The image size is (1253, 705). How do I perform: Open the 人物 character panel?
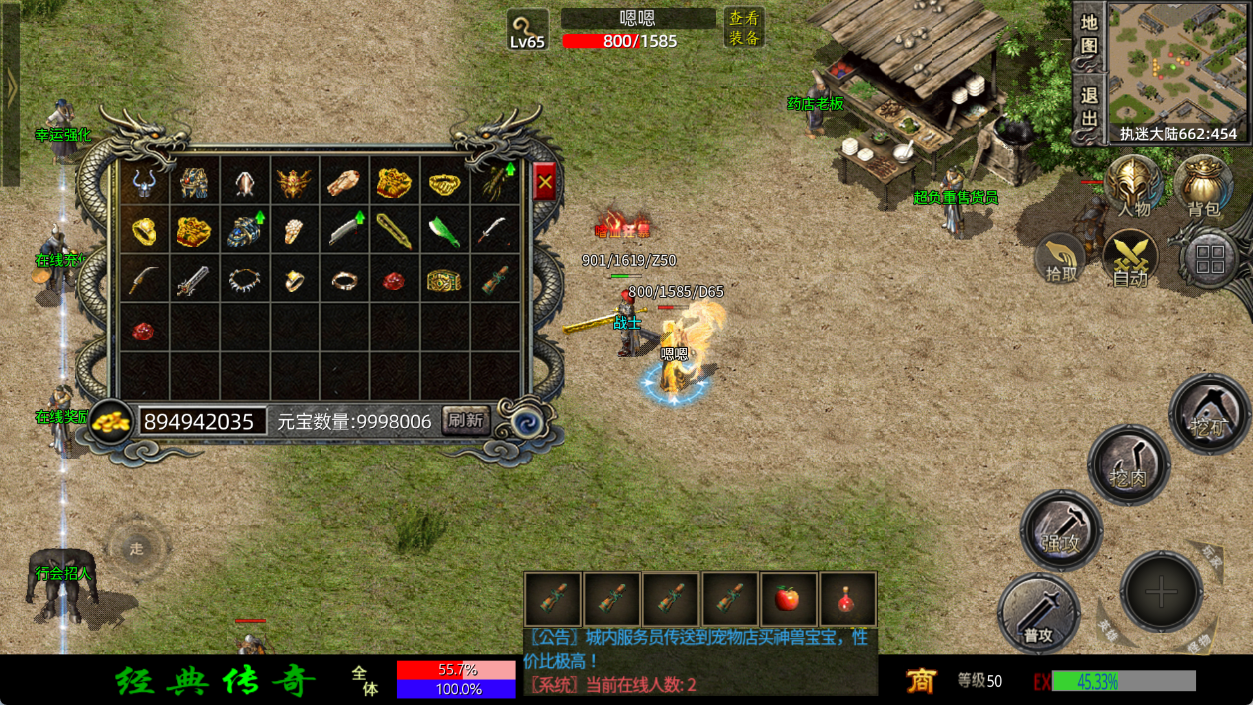pyautogui.click(x=1134, y=185)
